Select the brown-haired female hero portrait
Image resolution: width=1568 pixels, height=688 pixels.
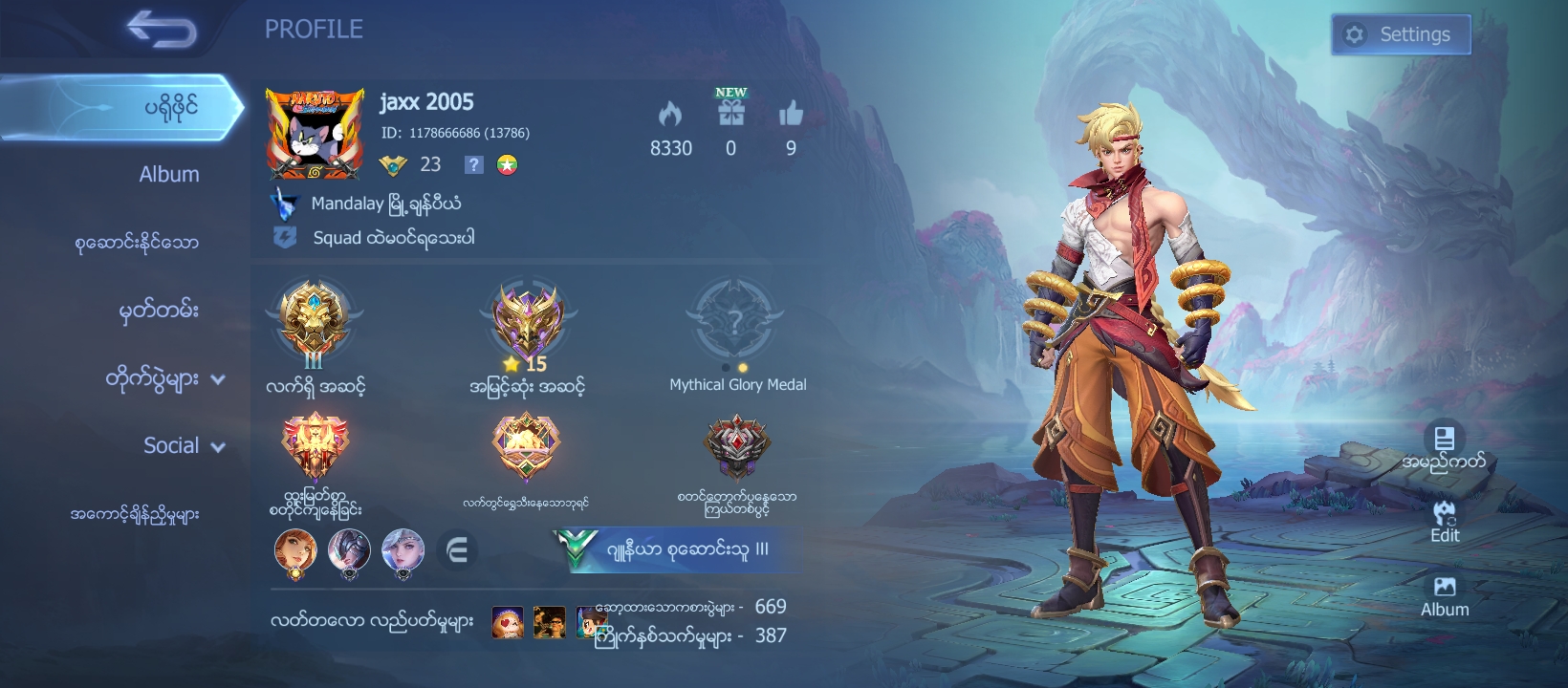pyautogui.click(x=295, y=551)
